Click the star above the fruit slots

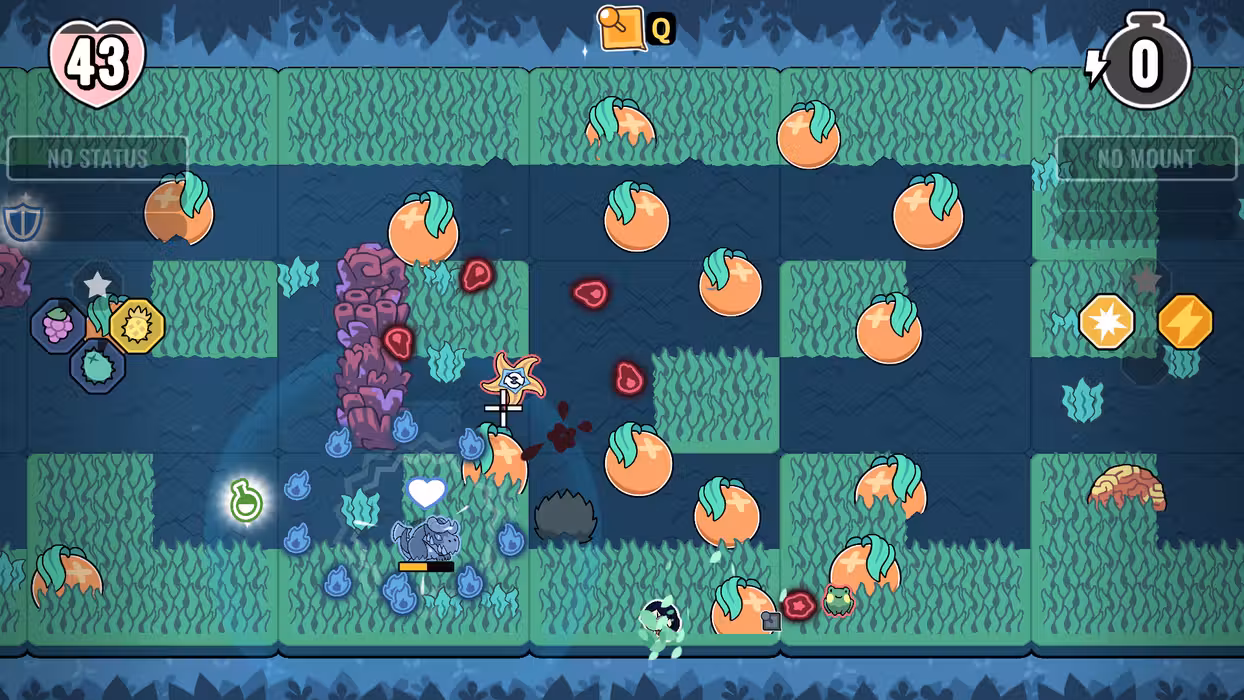(97, 285)
